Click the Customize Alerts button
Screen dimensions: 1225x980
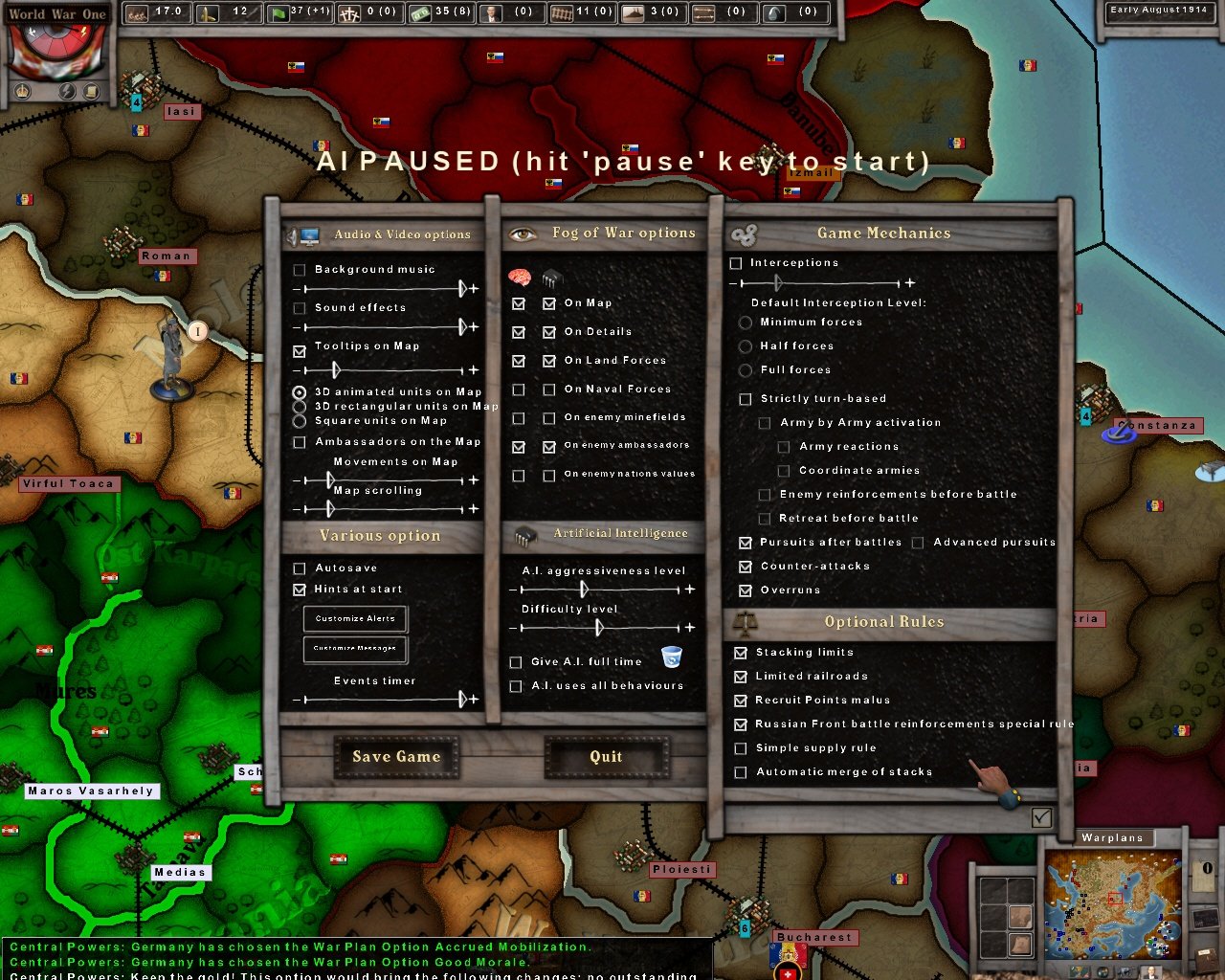[x=353, y=619]
